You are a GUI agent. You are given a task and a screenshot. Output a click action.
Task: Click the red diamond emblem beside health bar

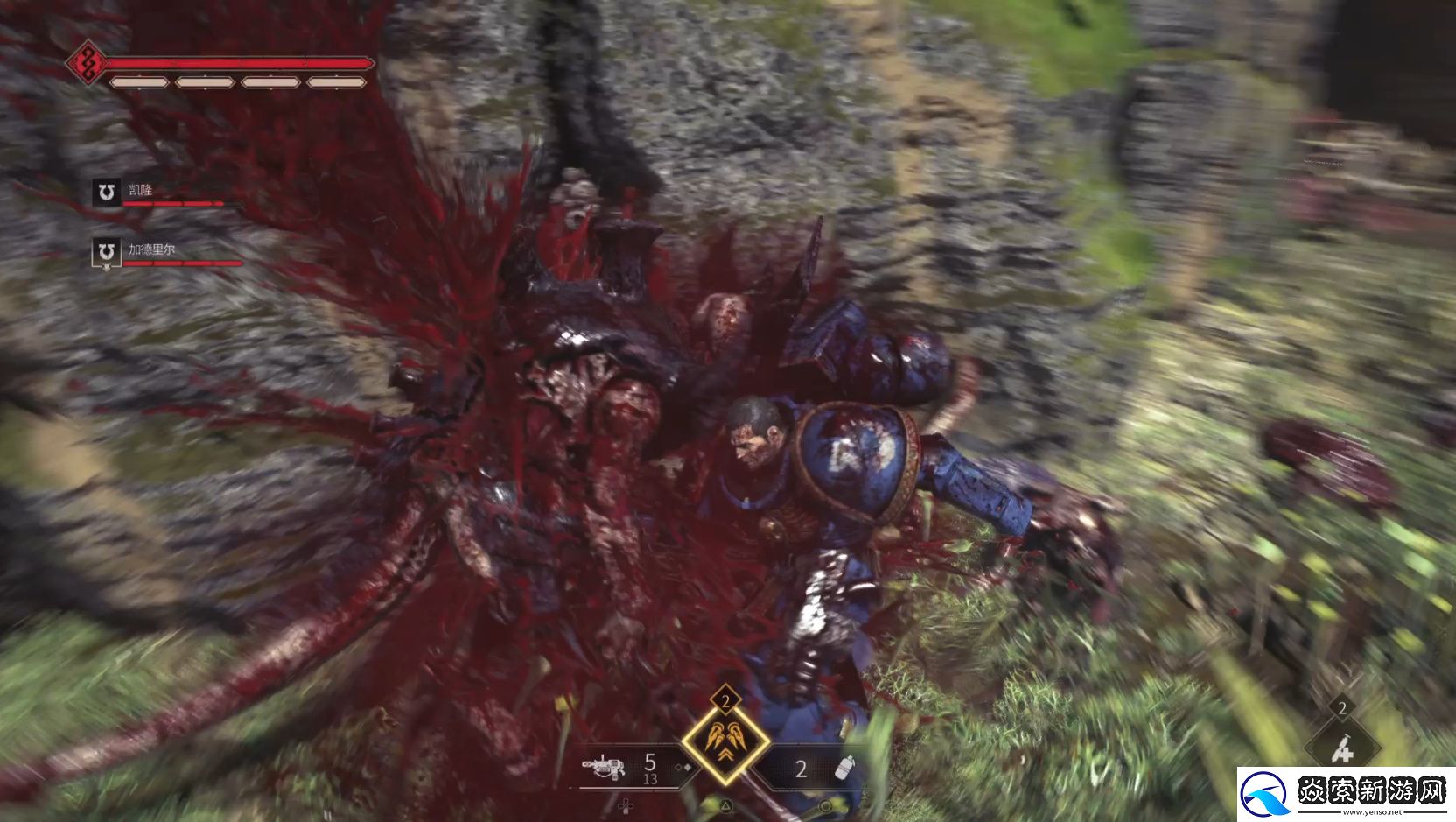87,61
